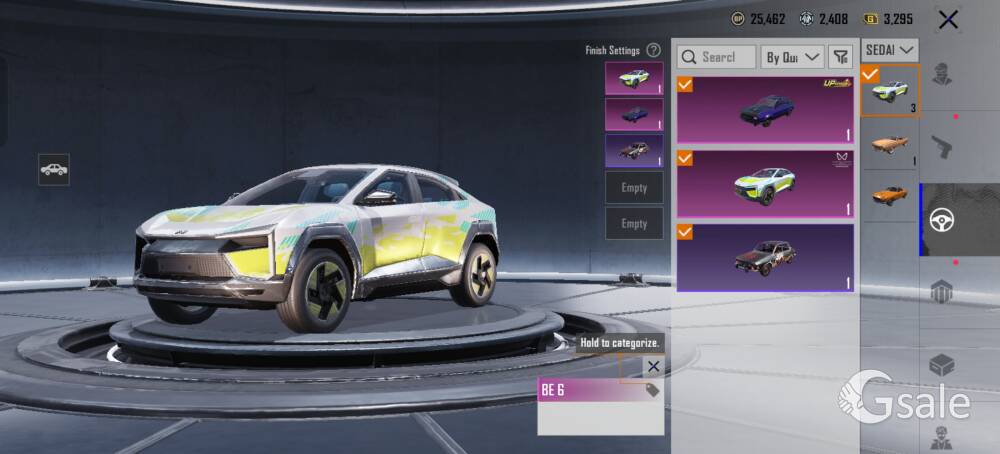This screenshot has height=454, width=1000.
Task: Click the tag icon on BE 6 card
Action: pyautogui.click(x=652, y=390)
